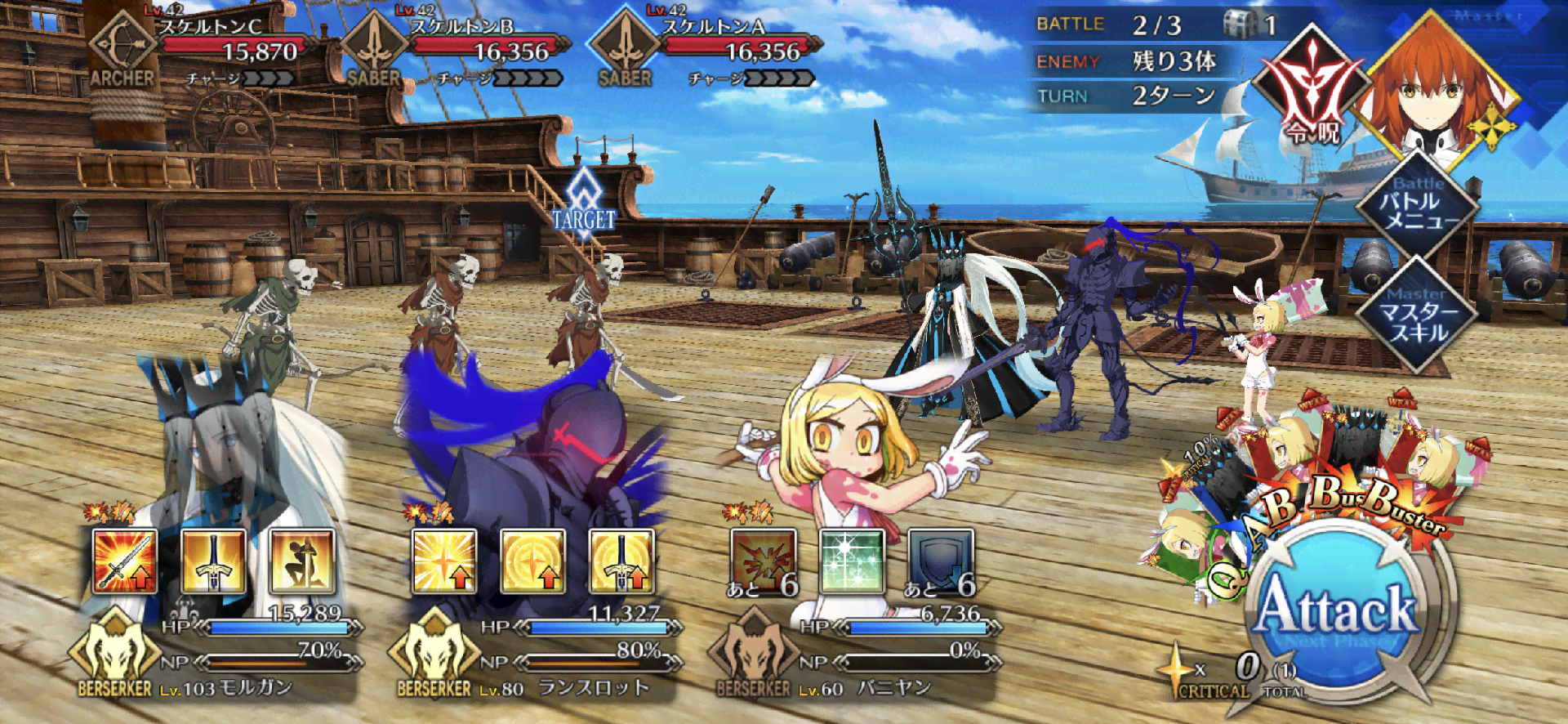Use Lancelot's golden orb skill
The width and height of the screenshot is (1568, 724).
(x=532, y=561)
